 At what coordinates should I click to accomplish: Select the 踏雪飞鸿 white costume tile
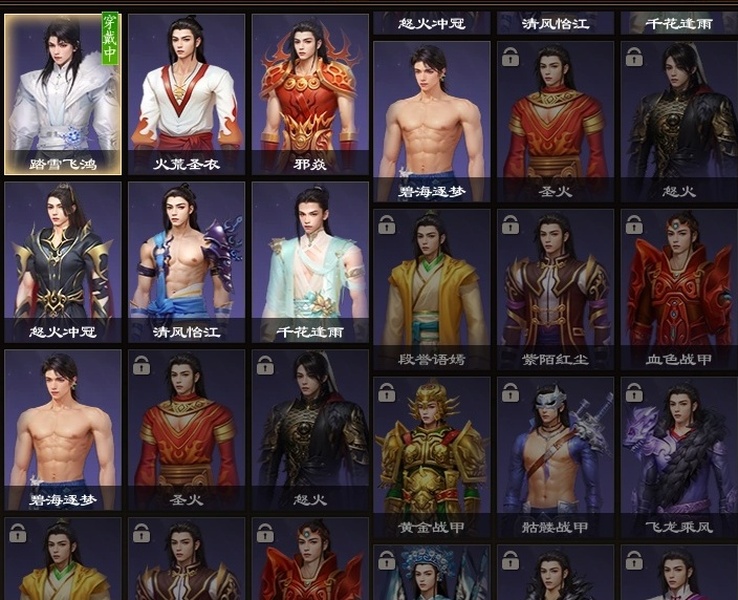[x=63, y=95]
